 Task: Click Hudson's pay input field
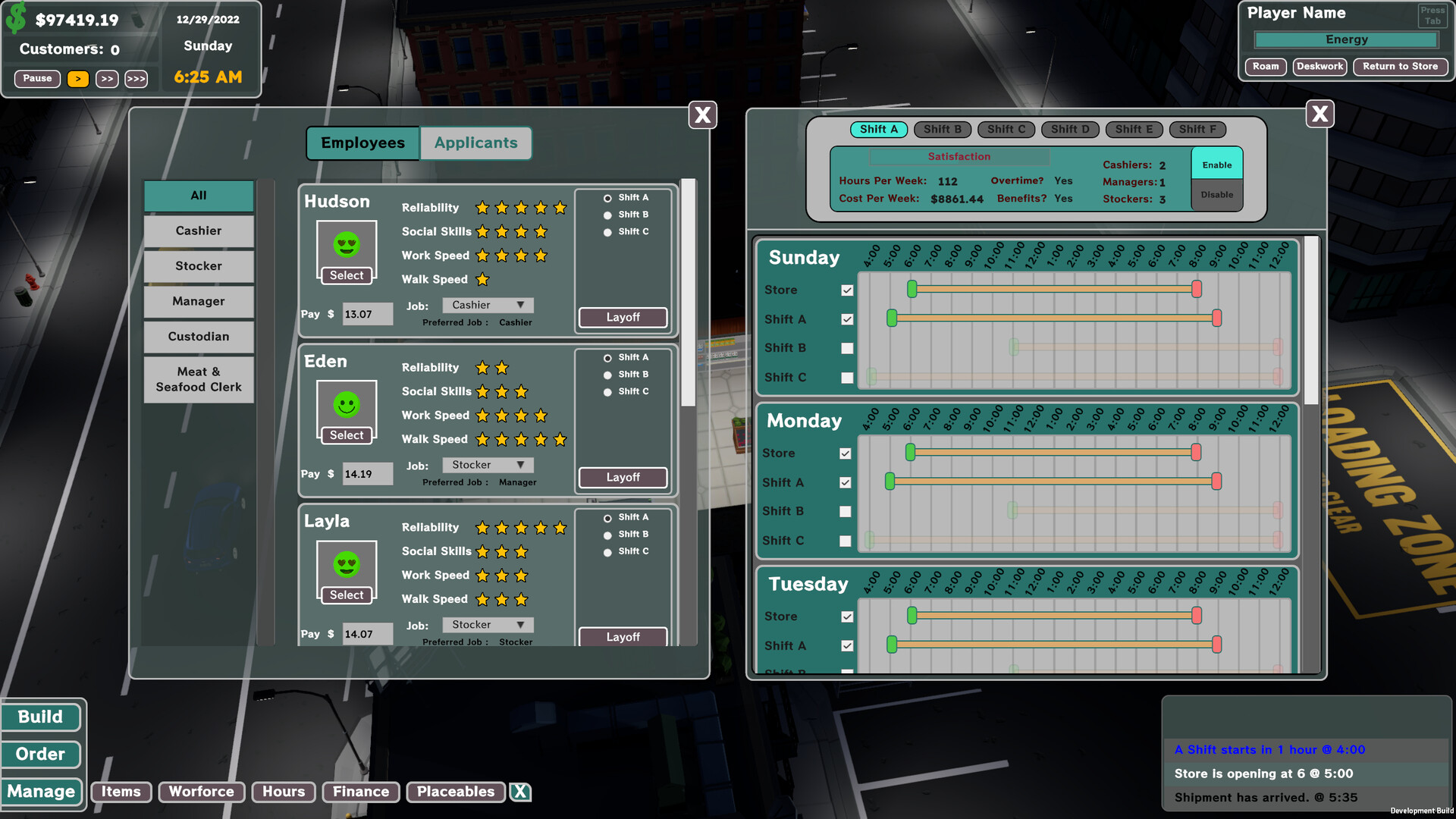(368, 313)
